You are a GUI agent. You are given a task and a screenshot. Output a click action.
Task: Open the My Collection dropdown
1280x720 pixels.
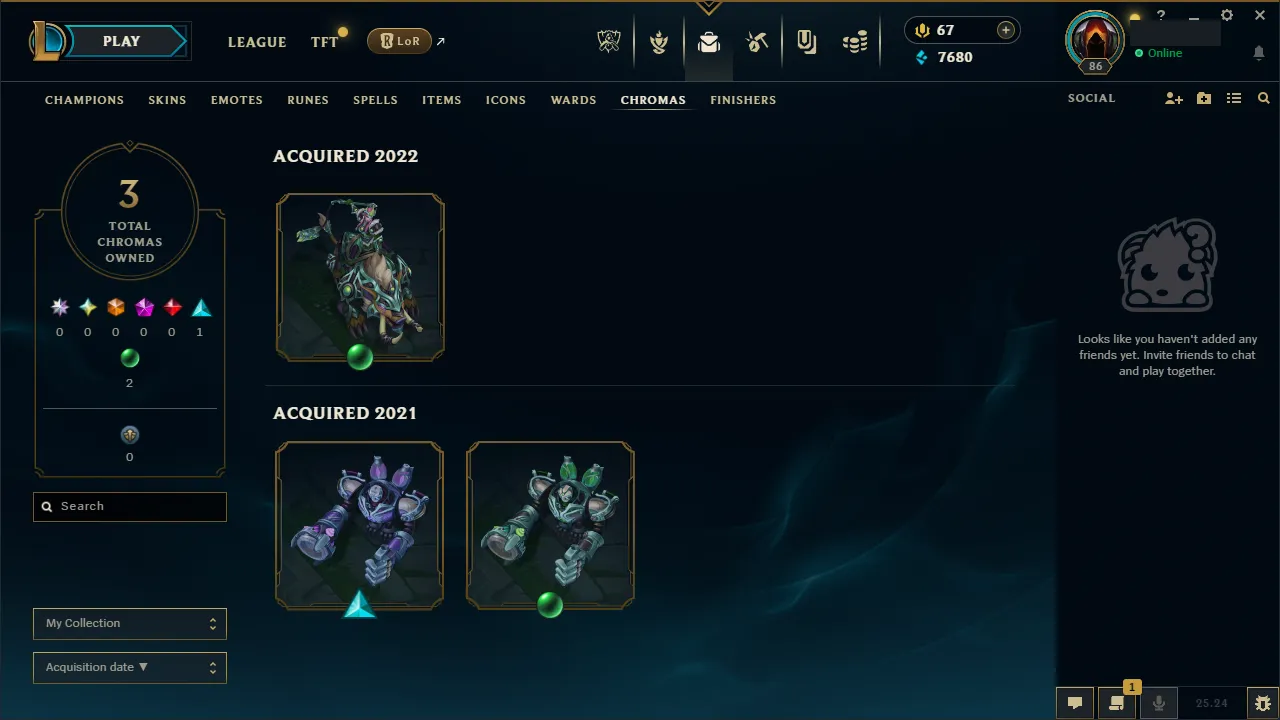tap(129, 623)
